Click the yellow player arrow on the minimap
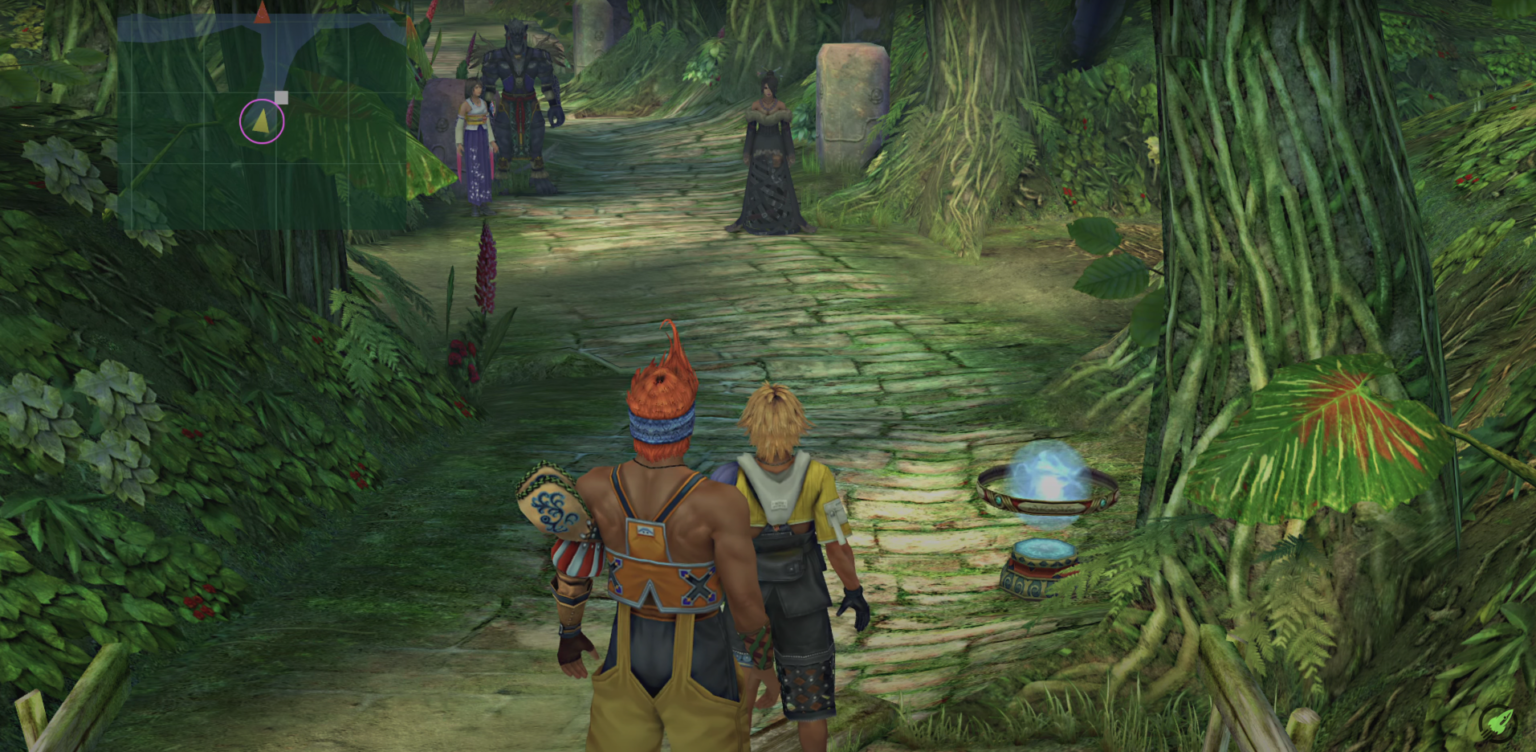 pos(262,123)
